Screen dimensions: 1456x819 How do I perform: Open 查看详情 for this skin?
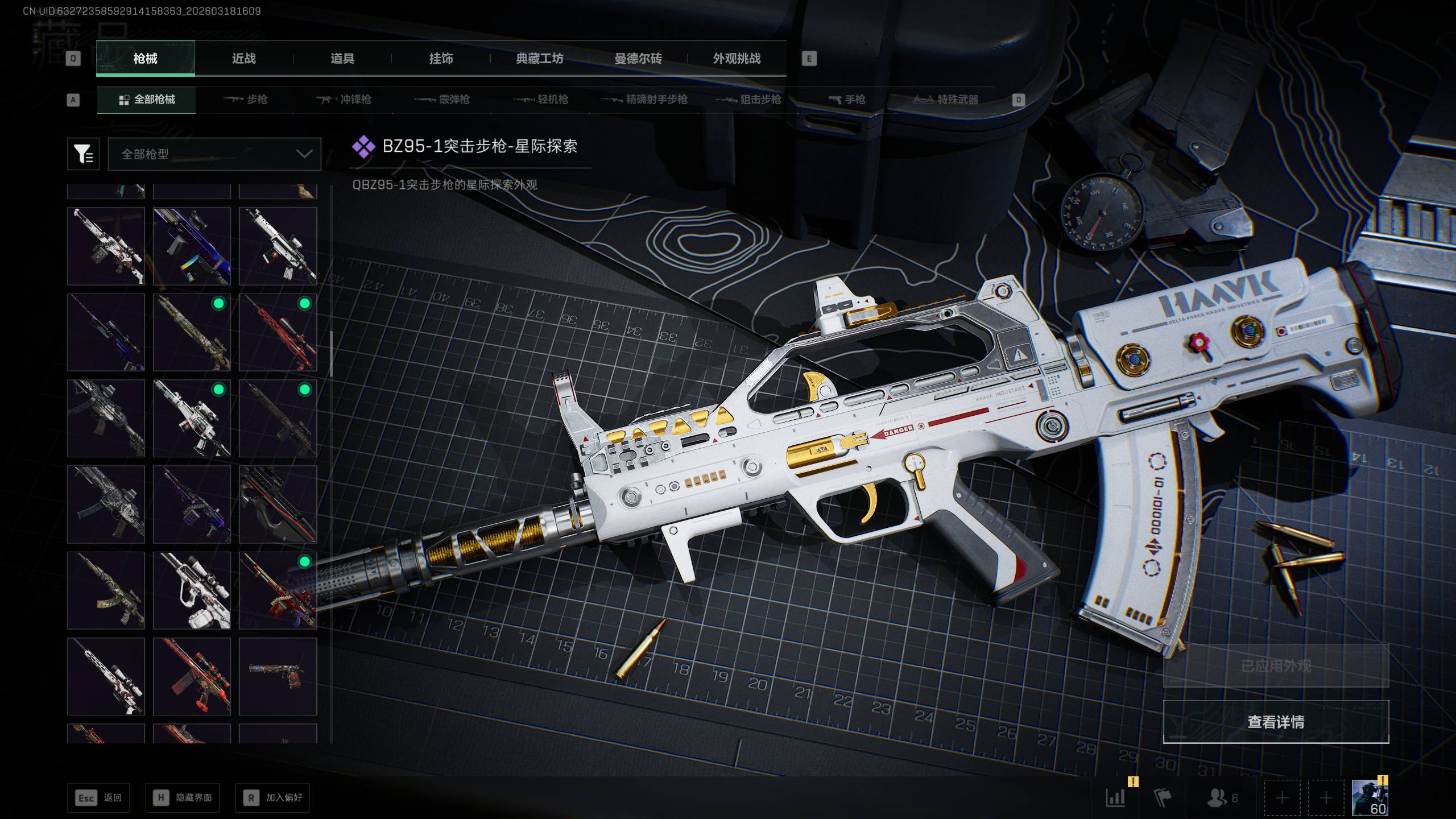point(1276,722)
